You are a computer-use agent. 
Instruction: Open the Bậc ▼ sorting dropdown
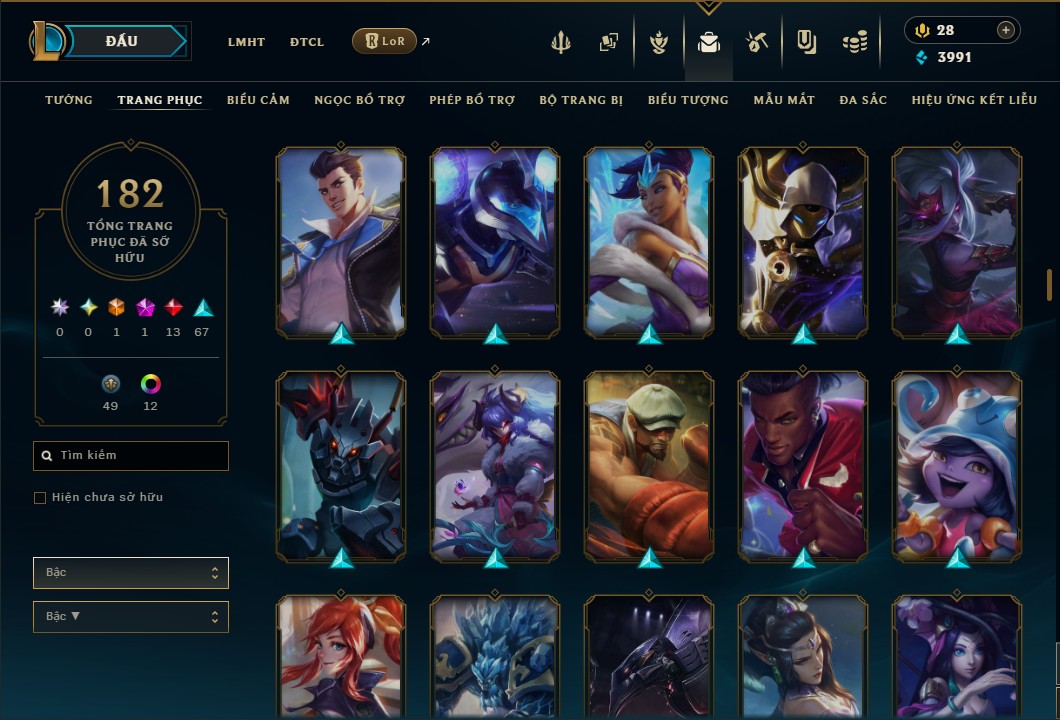click(131, 616)
